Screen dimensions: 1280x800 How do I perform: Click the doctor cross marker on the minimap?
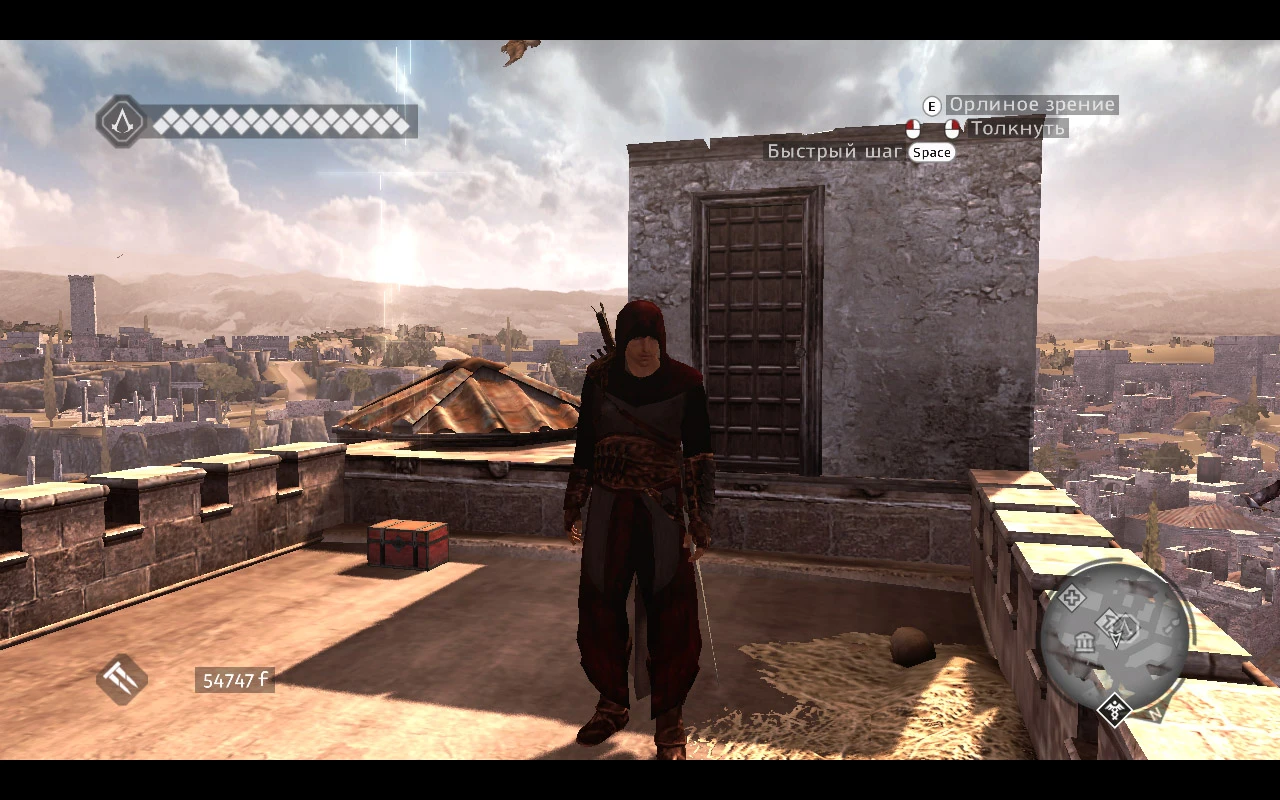[1073, 596]
